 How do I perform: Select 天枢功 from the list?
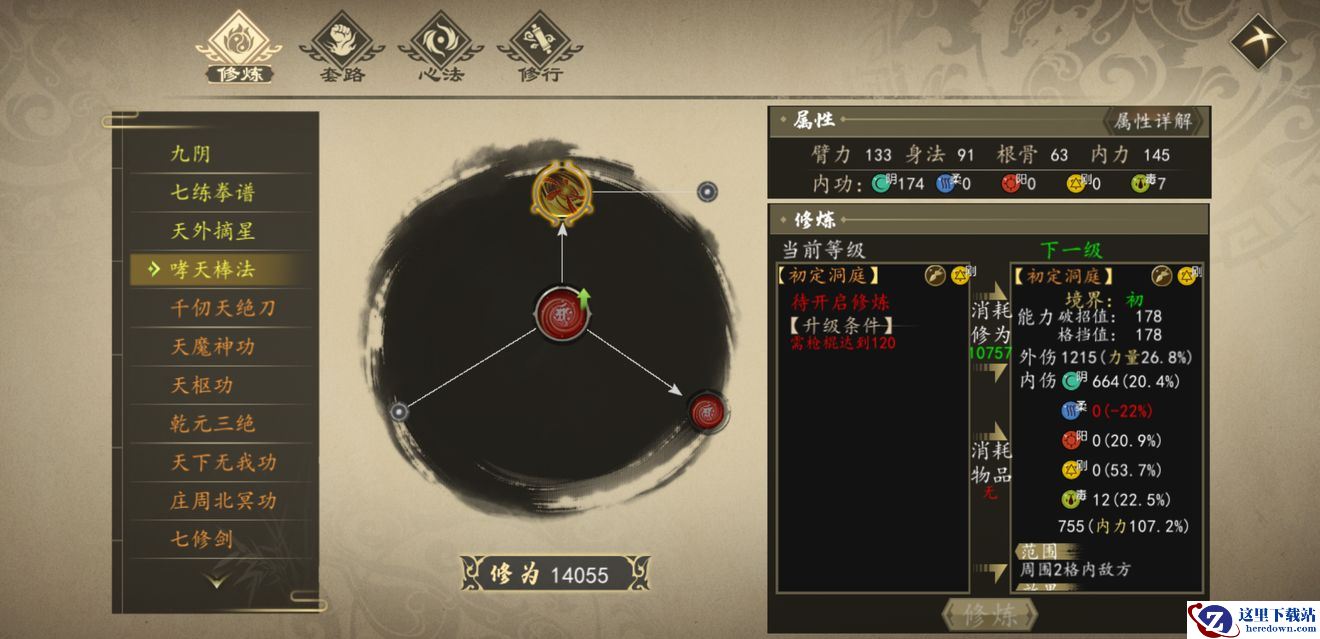coord(202,385)
